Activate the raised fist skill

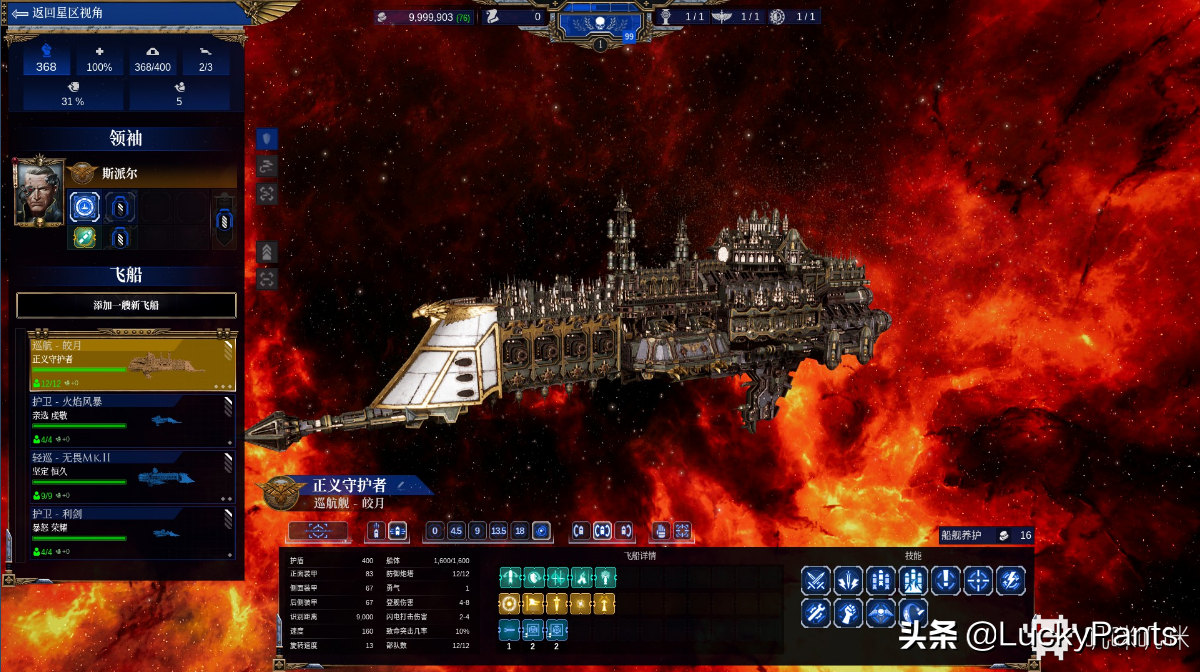click(x=848, y=611)
